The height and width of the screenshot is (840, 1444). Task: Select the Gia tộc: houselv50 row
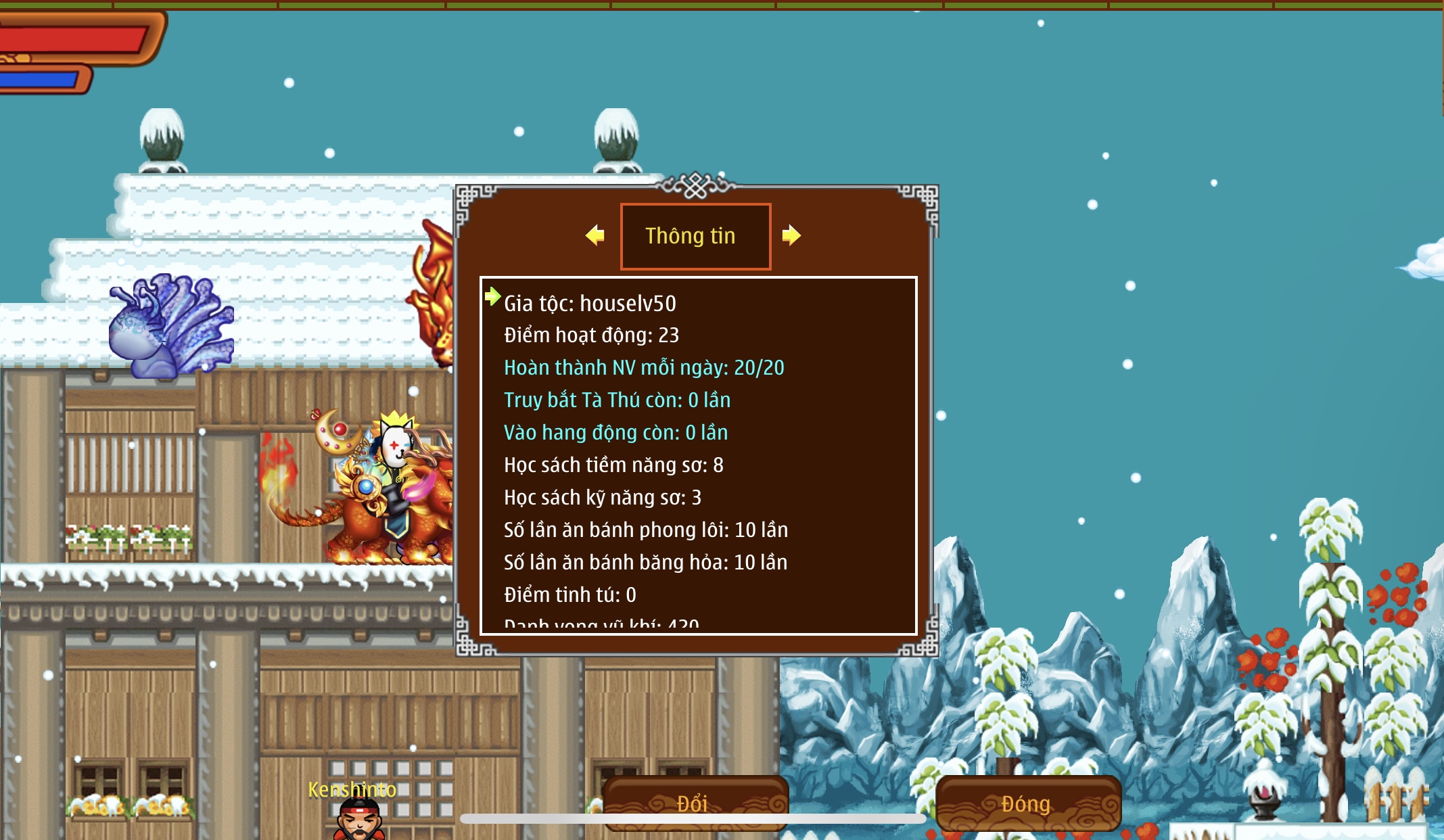[x=590, y=304]
